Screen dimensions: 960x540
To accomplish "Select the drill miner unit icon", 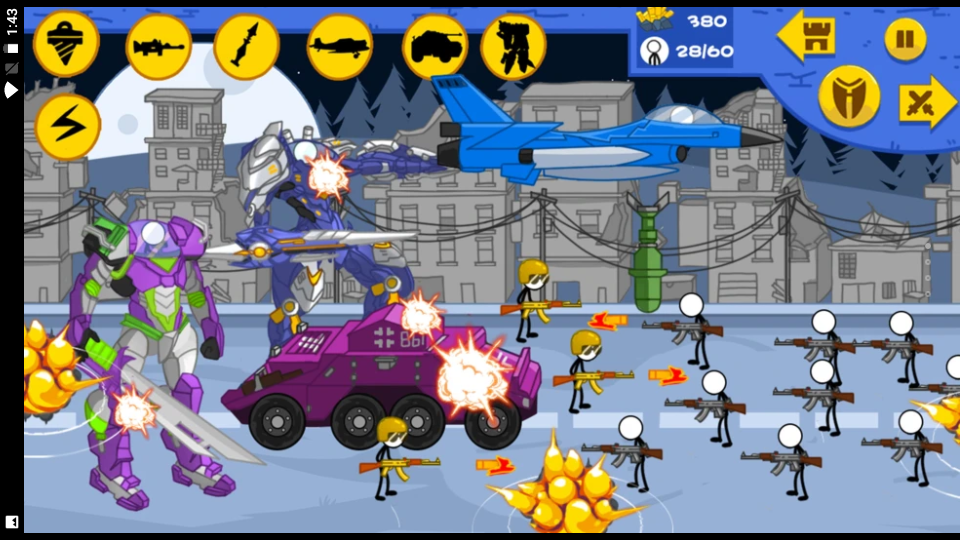I will [x=66, y=44].
